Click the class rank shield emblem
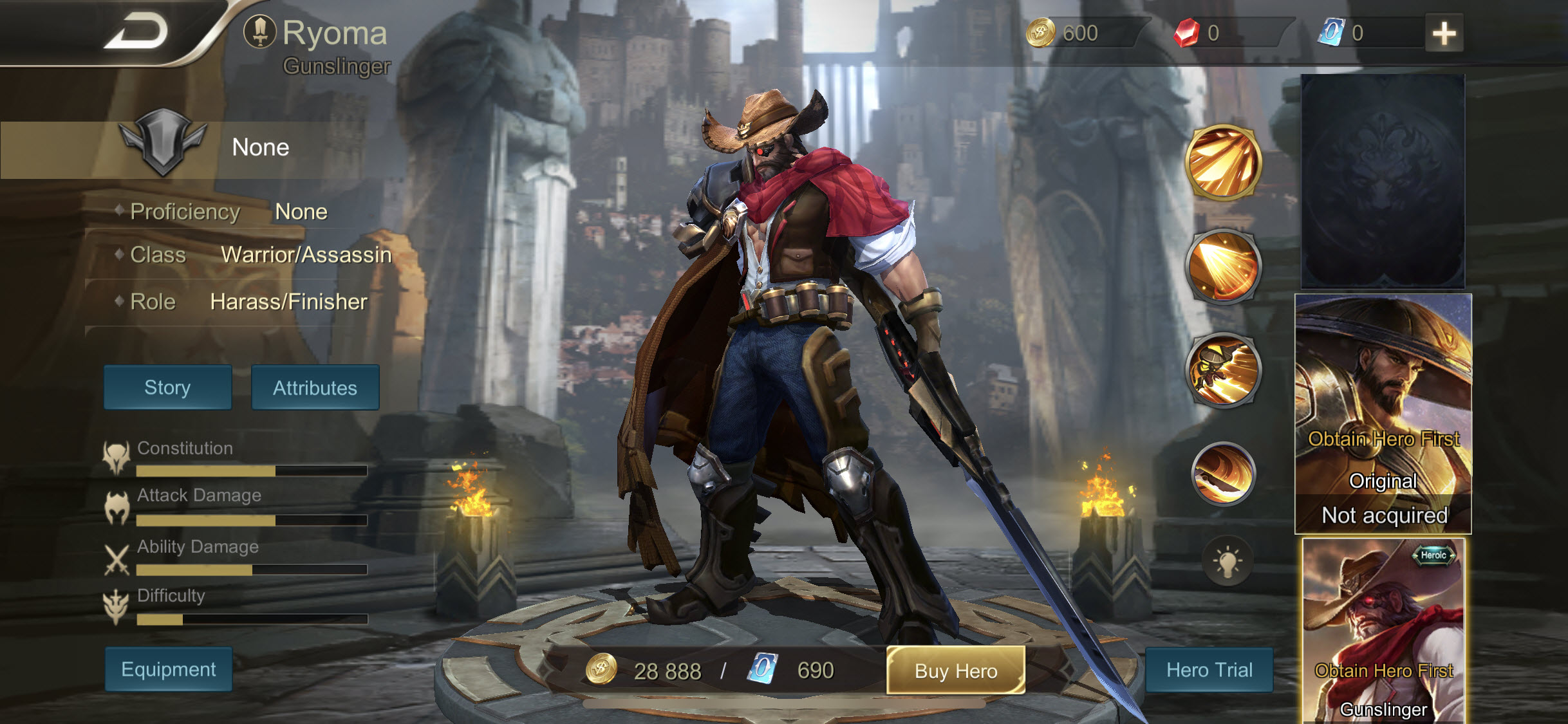Screen dimensions: 1568x724 [x=163, y=147]
